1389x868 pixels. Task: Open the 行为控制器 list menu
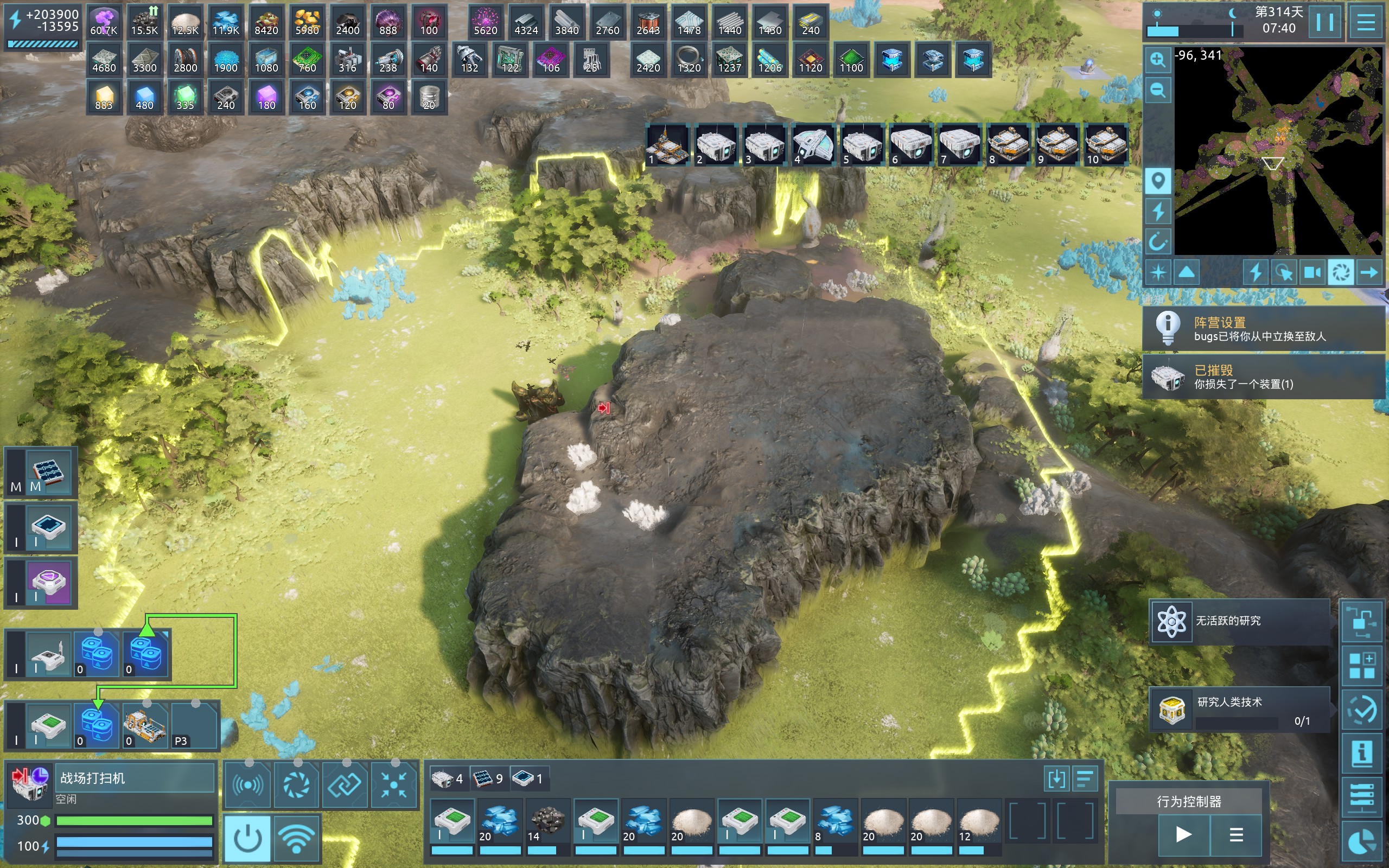pyautogui.click(x=1236, y=834)
